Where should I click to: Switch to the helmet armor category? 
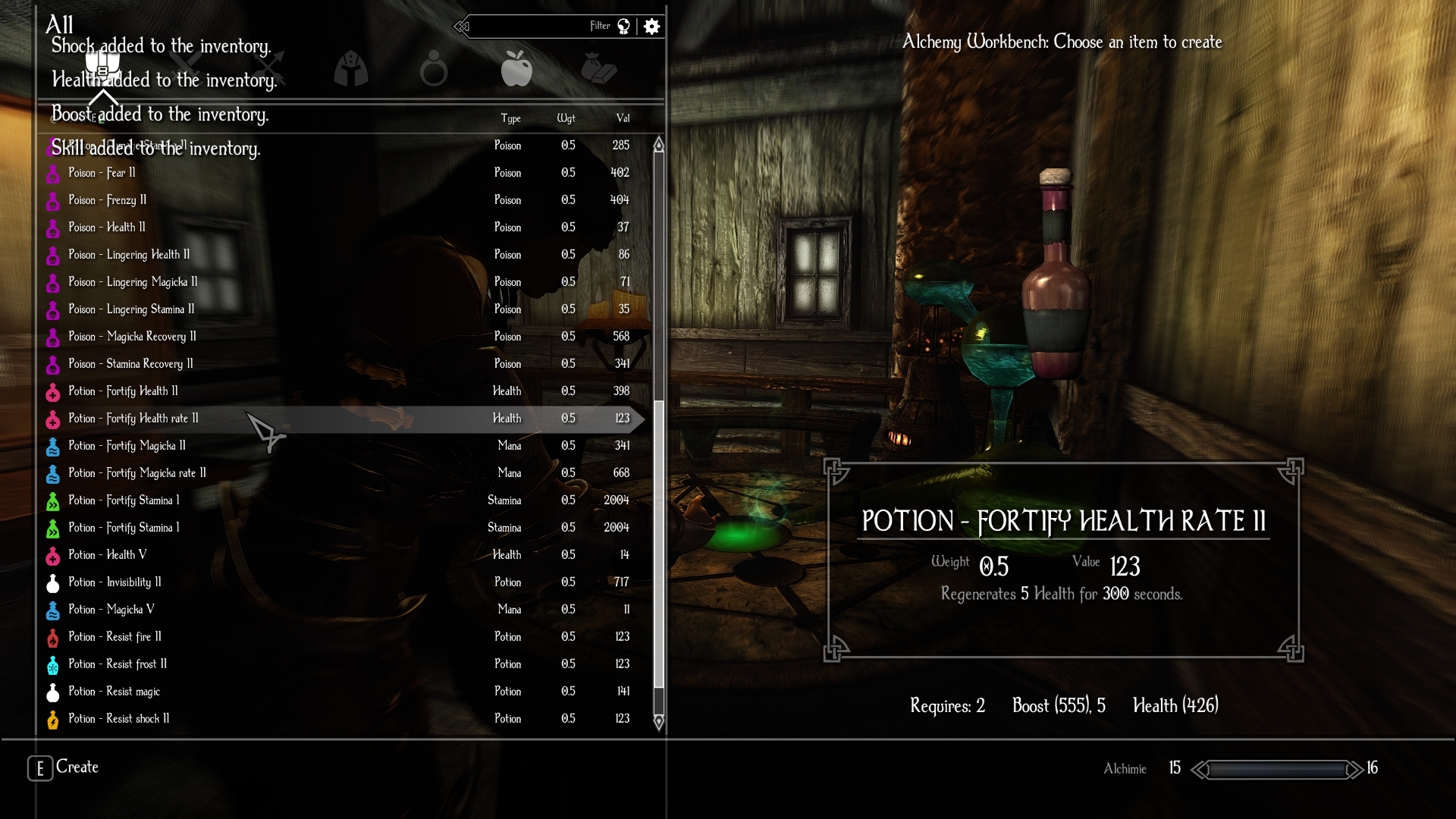coord(351,68)
